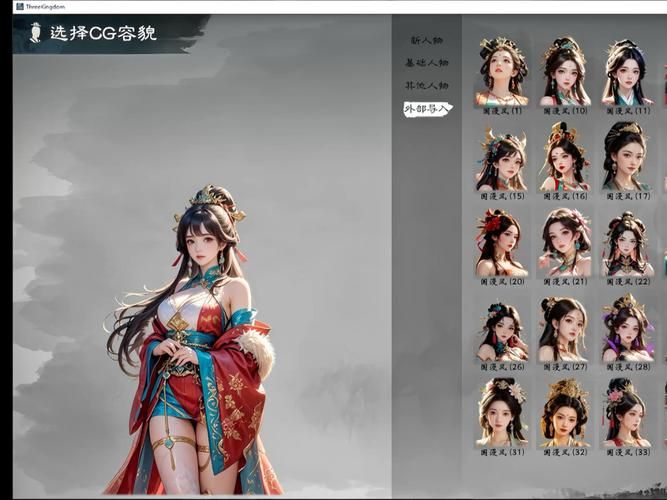Select the 其他人物 category tab
The width and height of the screenshot is (667, 500).
pos(426,86)
